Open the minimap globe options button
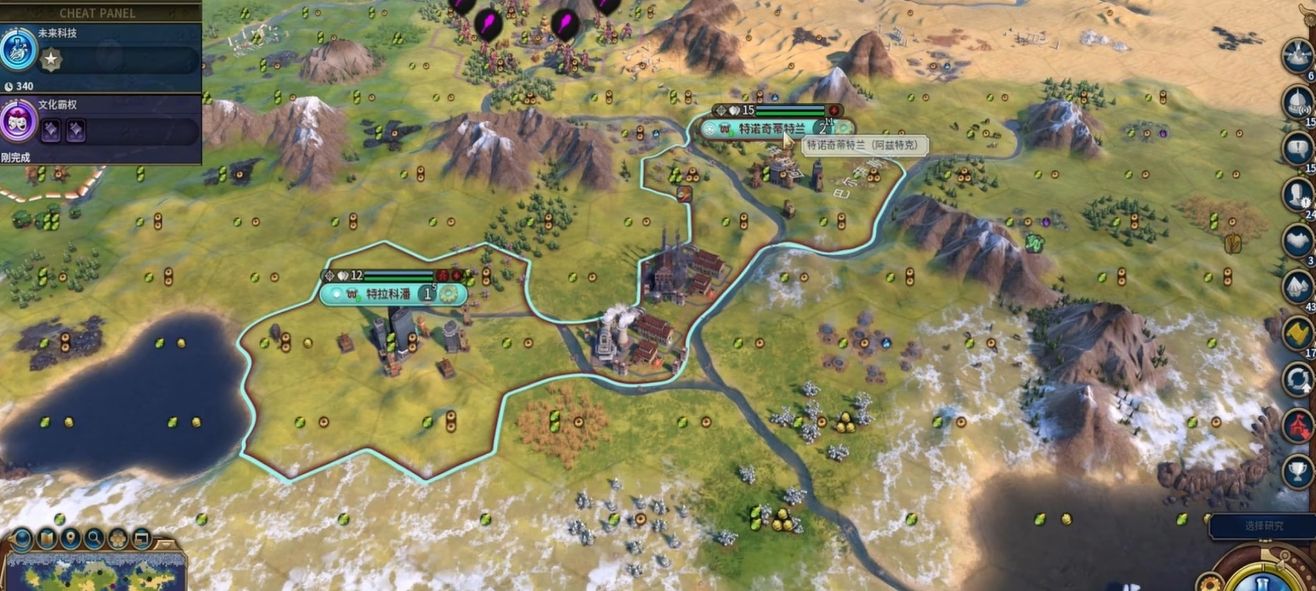 (x=22, y=539)
